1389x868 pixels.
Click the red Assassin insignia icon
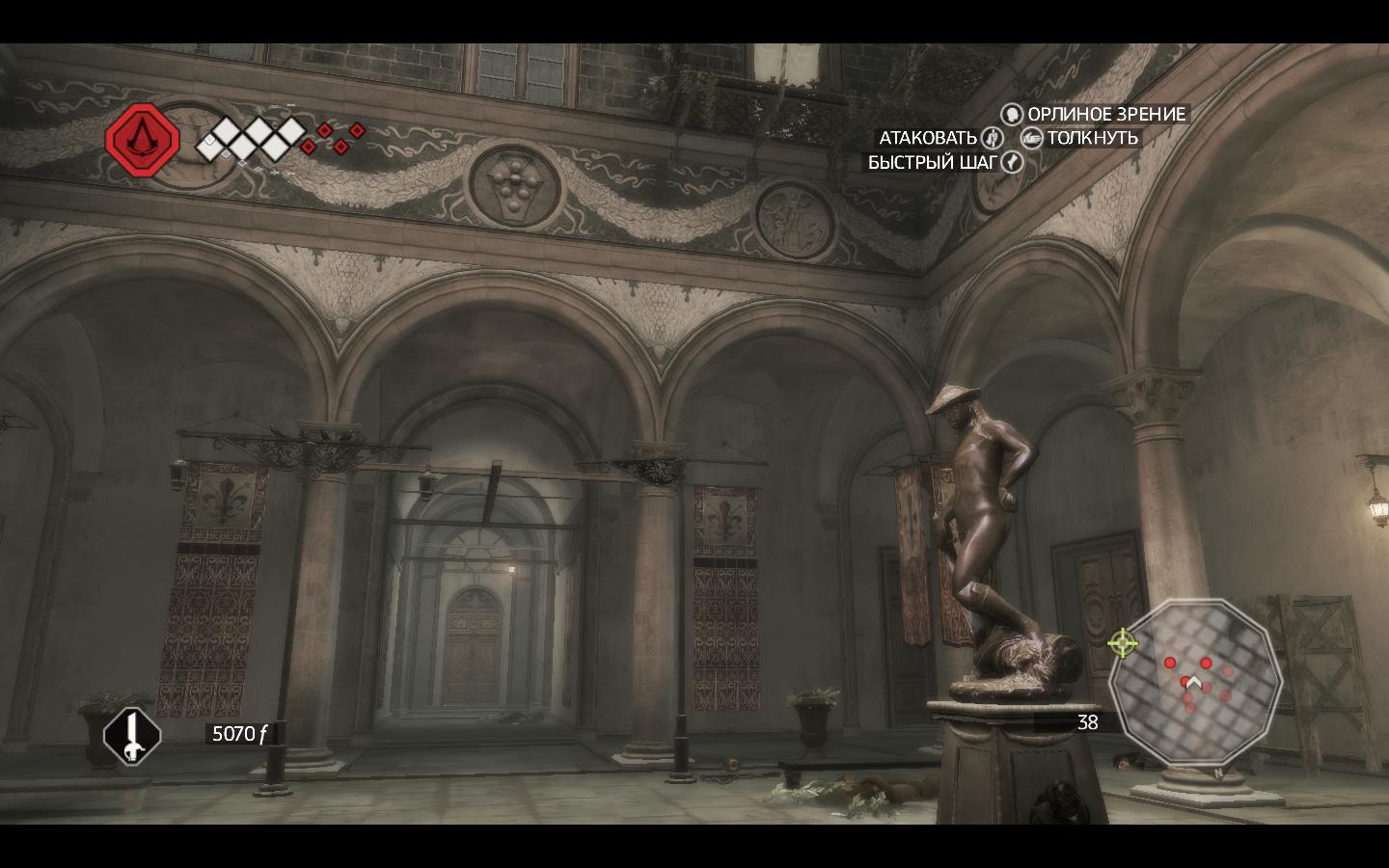coord(143,141)
